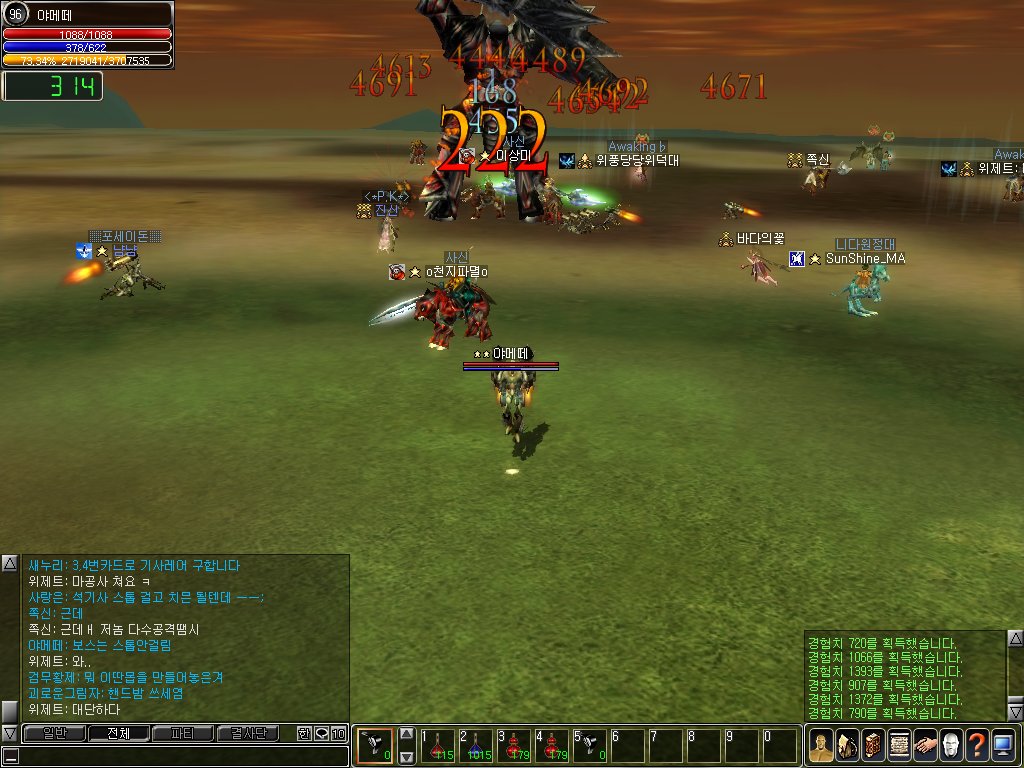Click the chat log scroll-up arrow
Image resolution: width=1024 pixels, height=768 pixels.
coord(9,563)
